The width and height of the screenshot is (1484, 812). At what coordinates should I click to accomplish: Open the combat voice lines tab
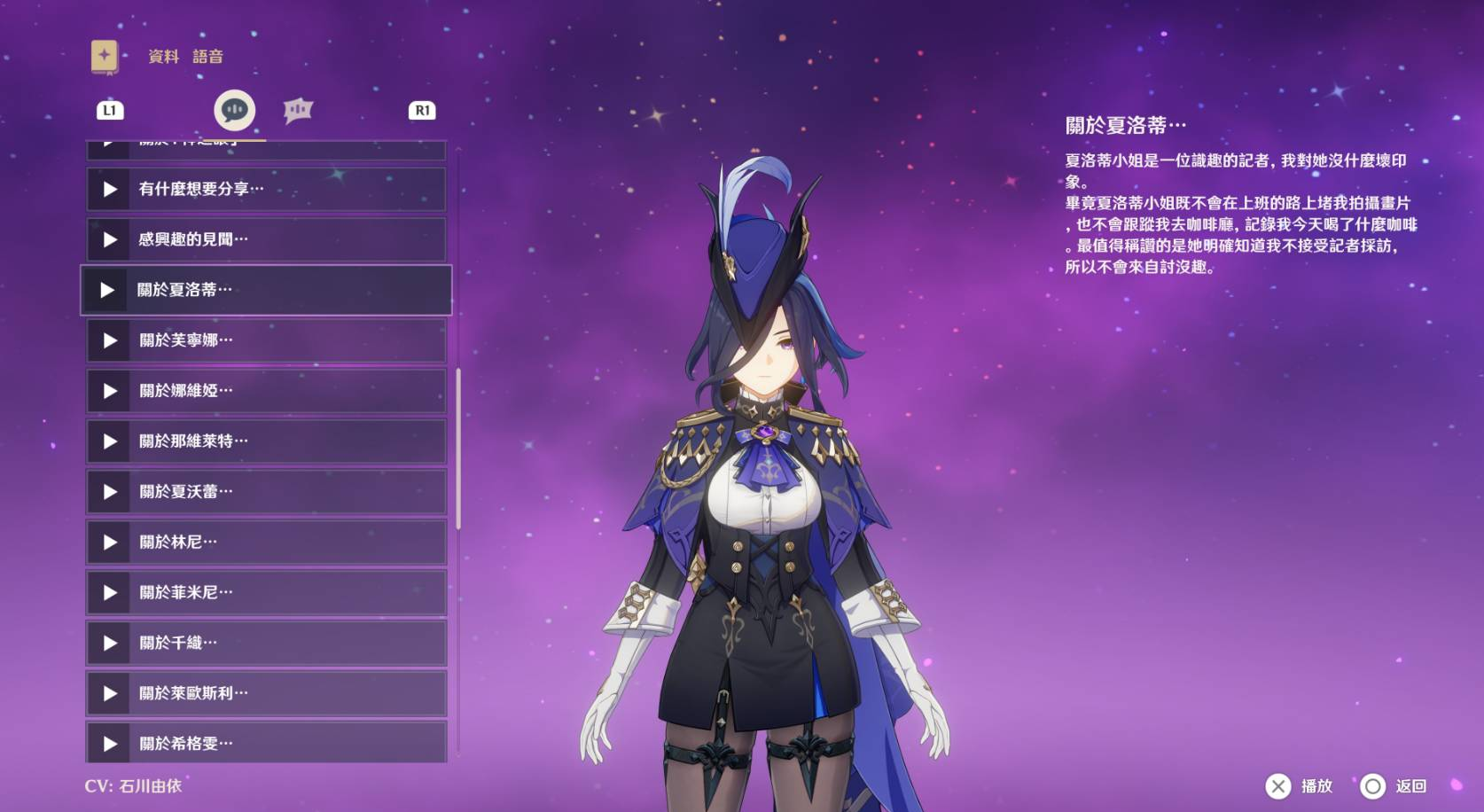pyautogui.click(x=298, y=110)
